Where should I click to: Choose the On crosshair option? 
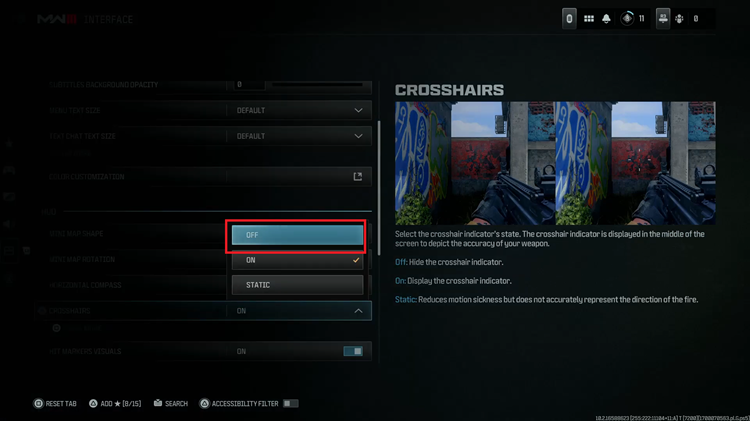[297, 260]
